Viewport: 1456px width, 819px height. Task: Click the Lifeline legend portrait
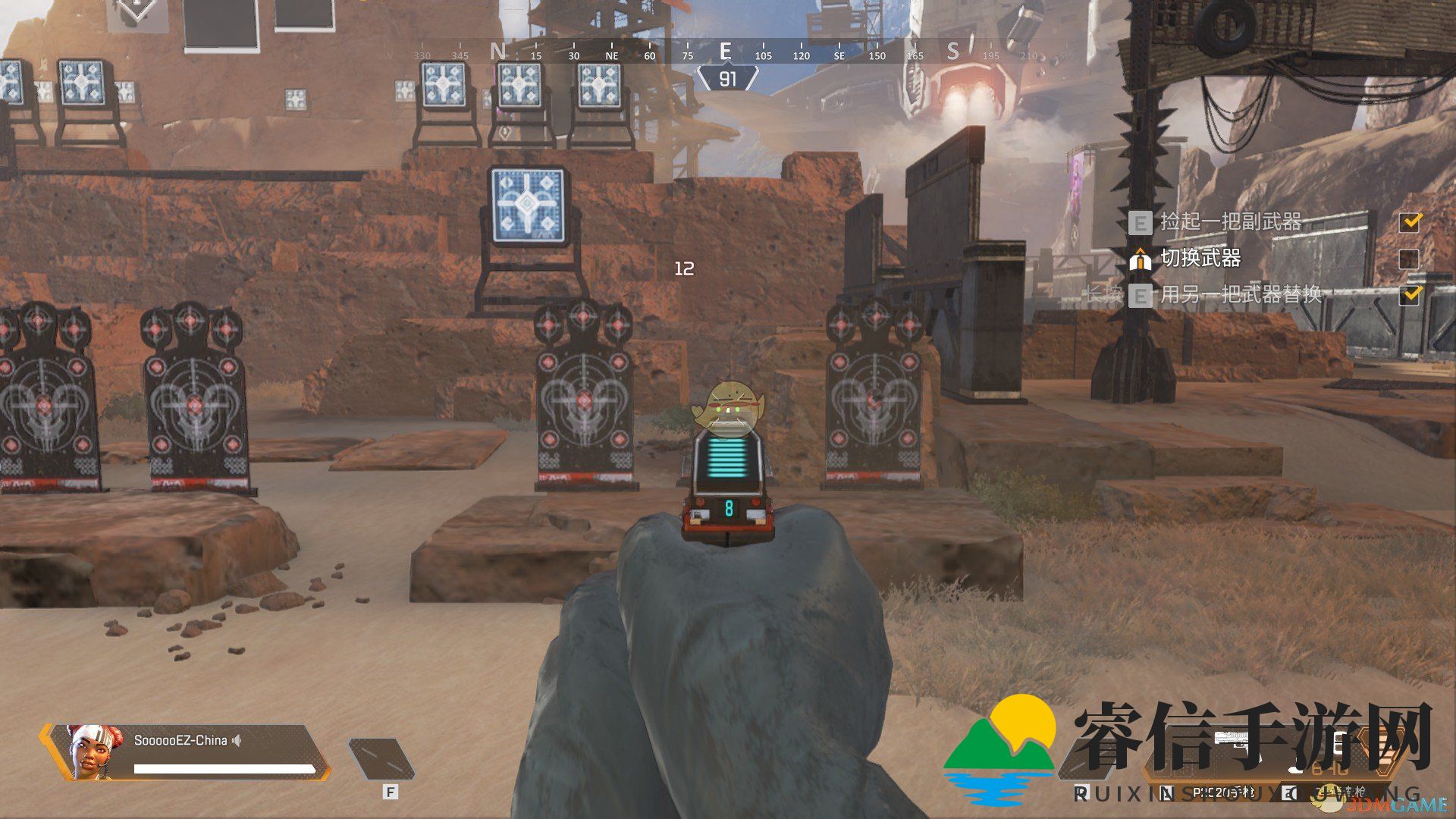[93, 751]
